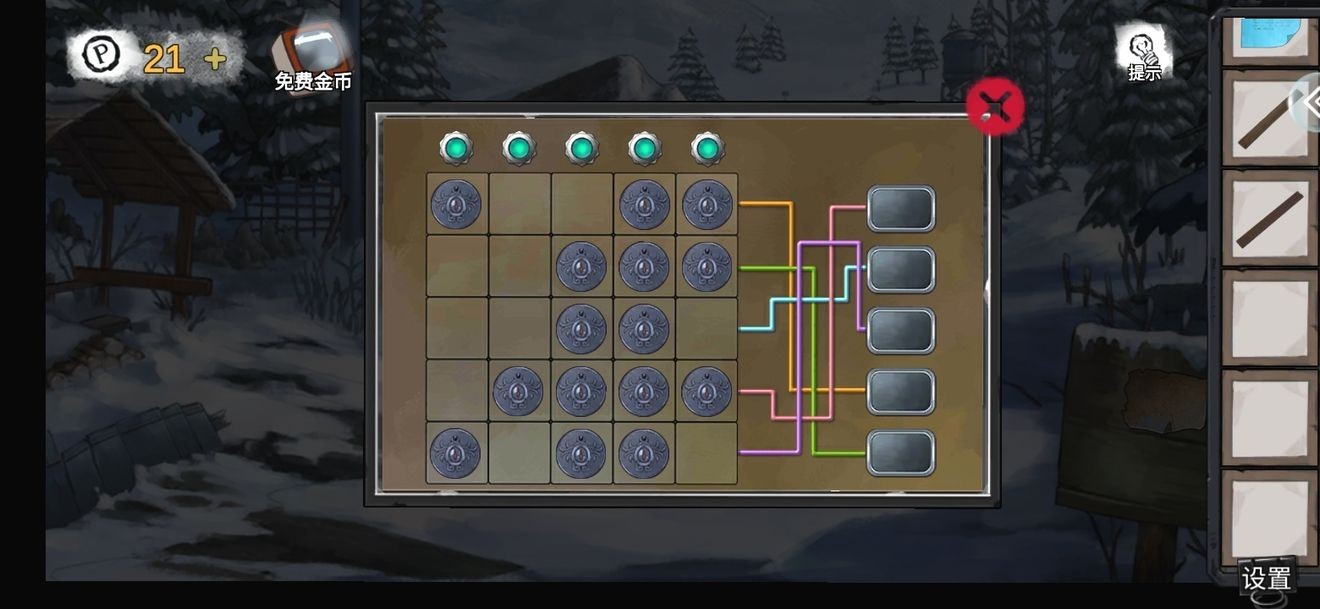Close the puzzle panel with the red X
1320x609 pixels.
coord(994,106)
